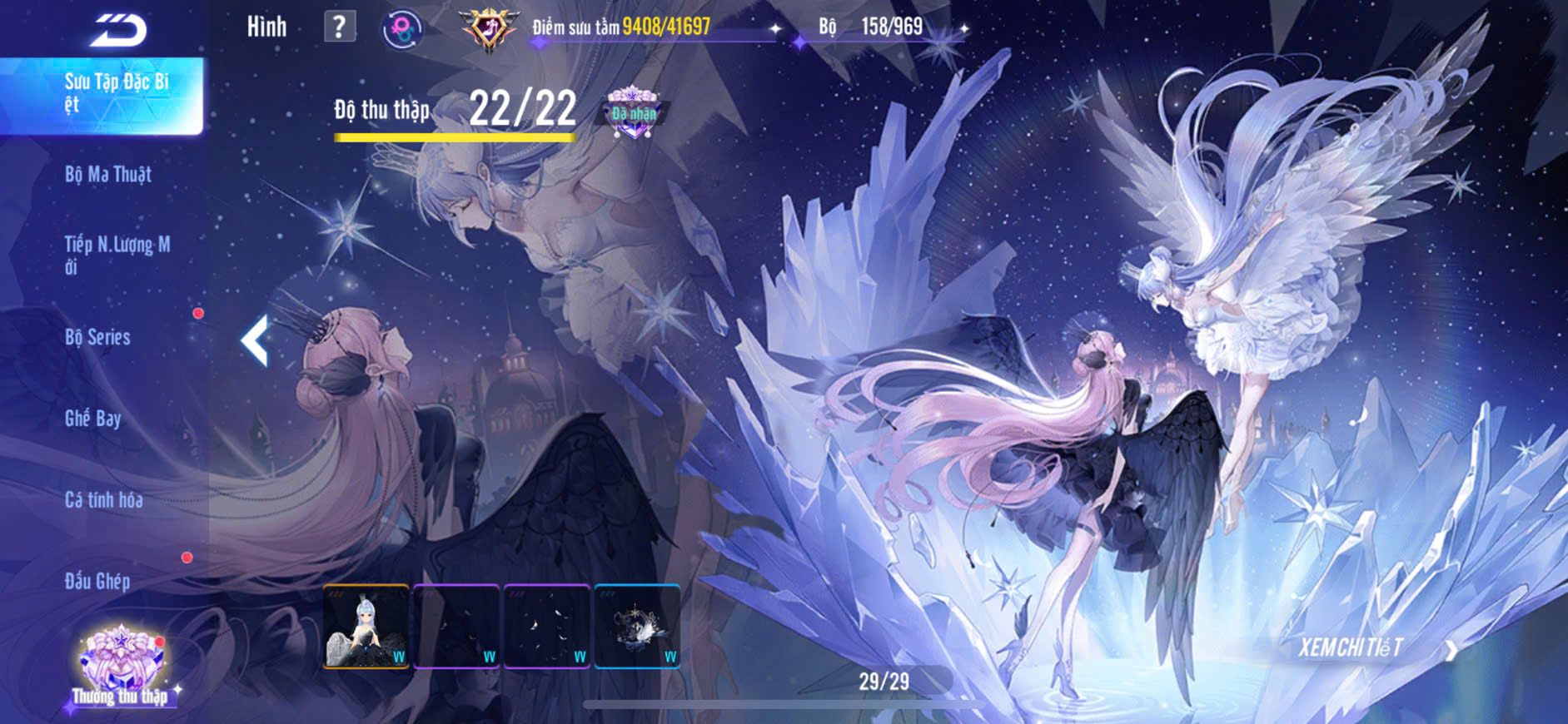
Task: Show the Ghế Bay collection
Action: click(93, 418)
